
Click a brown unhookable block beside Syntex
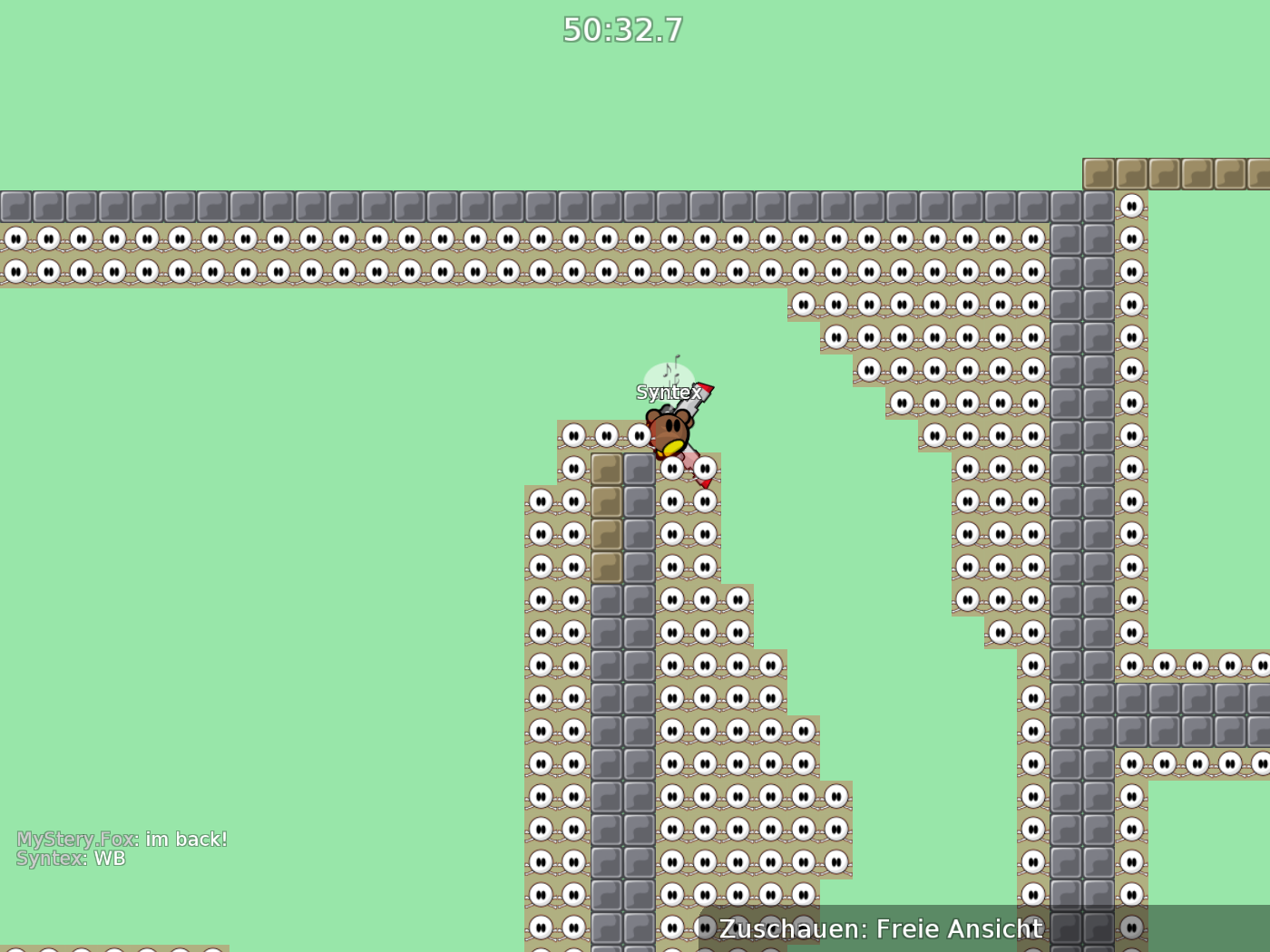click(x=606, y=467)
